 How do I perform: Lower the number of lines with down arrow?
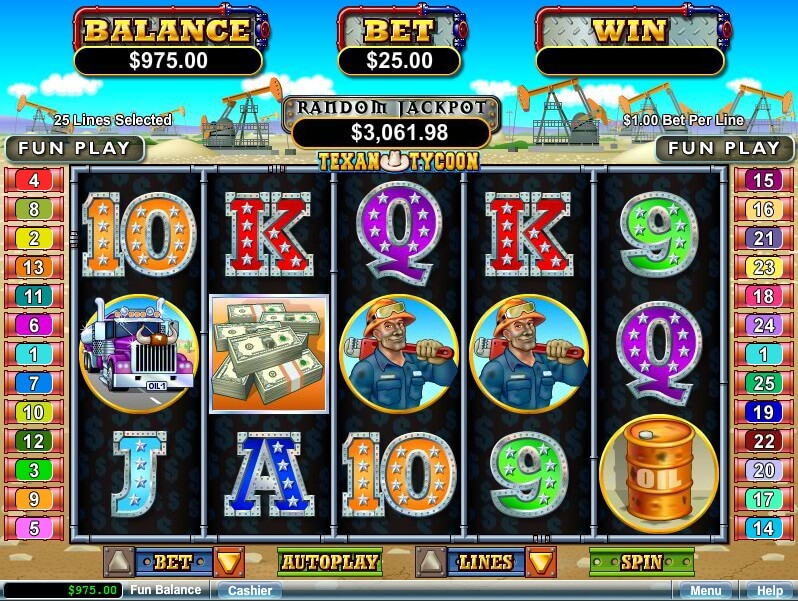pyautogui.click(x=541, y=562)
